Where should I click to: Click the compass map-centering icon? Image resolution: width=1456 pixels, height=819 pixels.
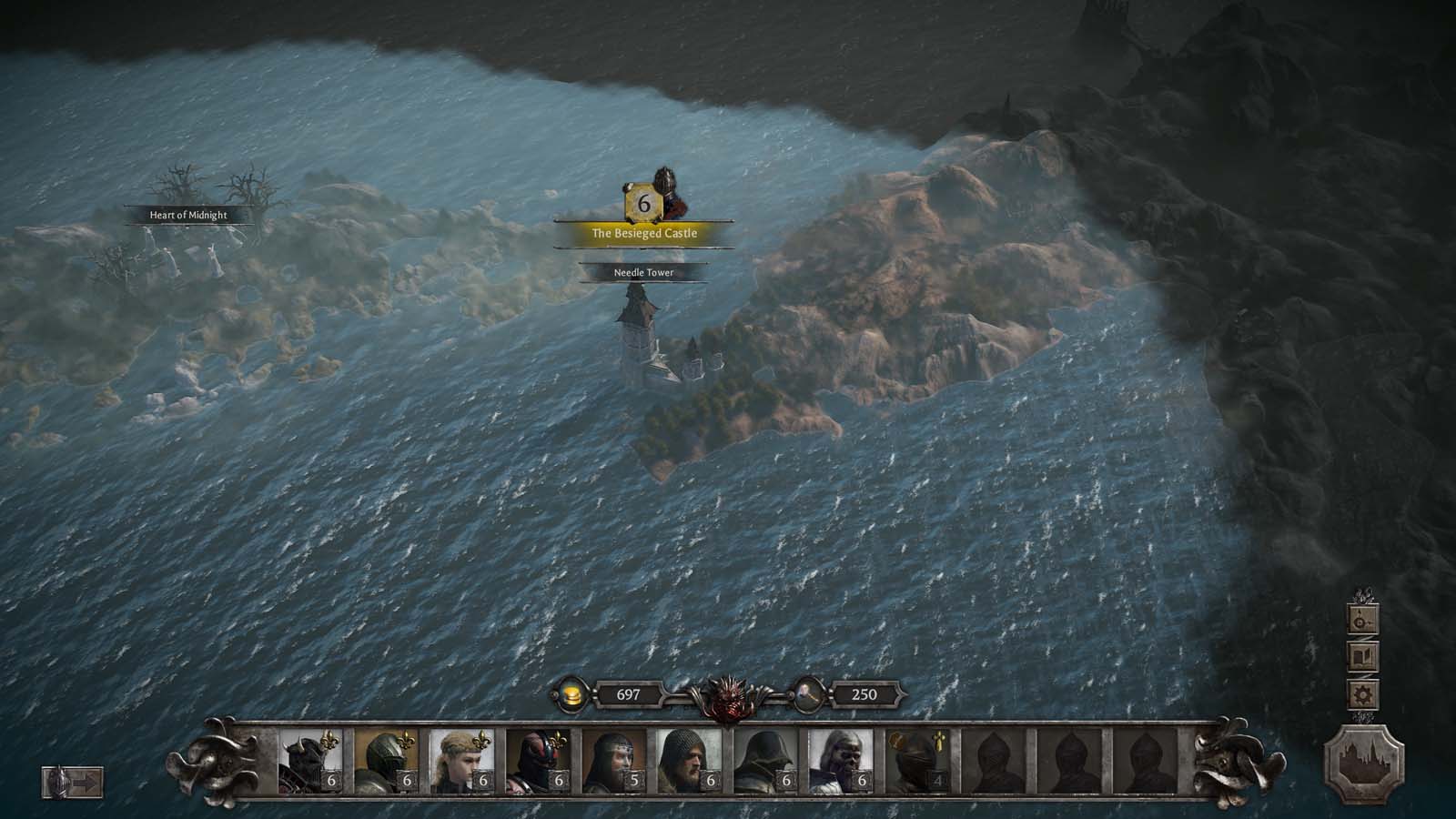[x=1362, y=621]
